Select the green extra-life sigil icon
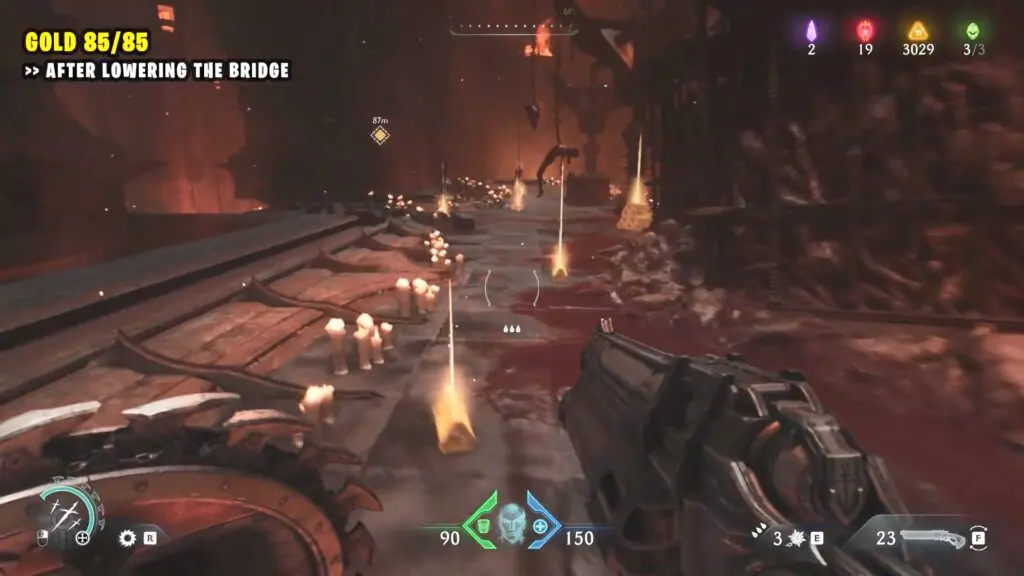Viewport: 1024px width, 576px height. tap(969, 30)
